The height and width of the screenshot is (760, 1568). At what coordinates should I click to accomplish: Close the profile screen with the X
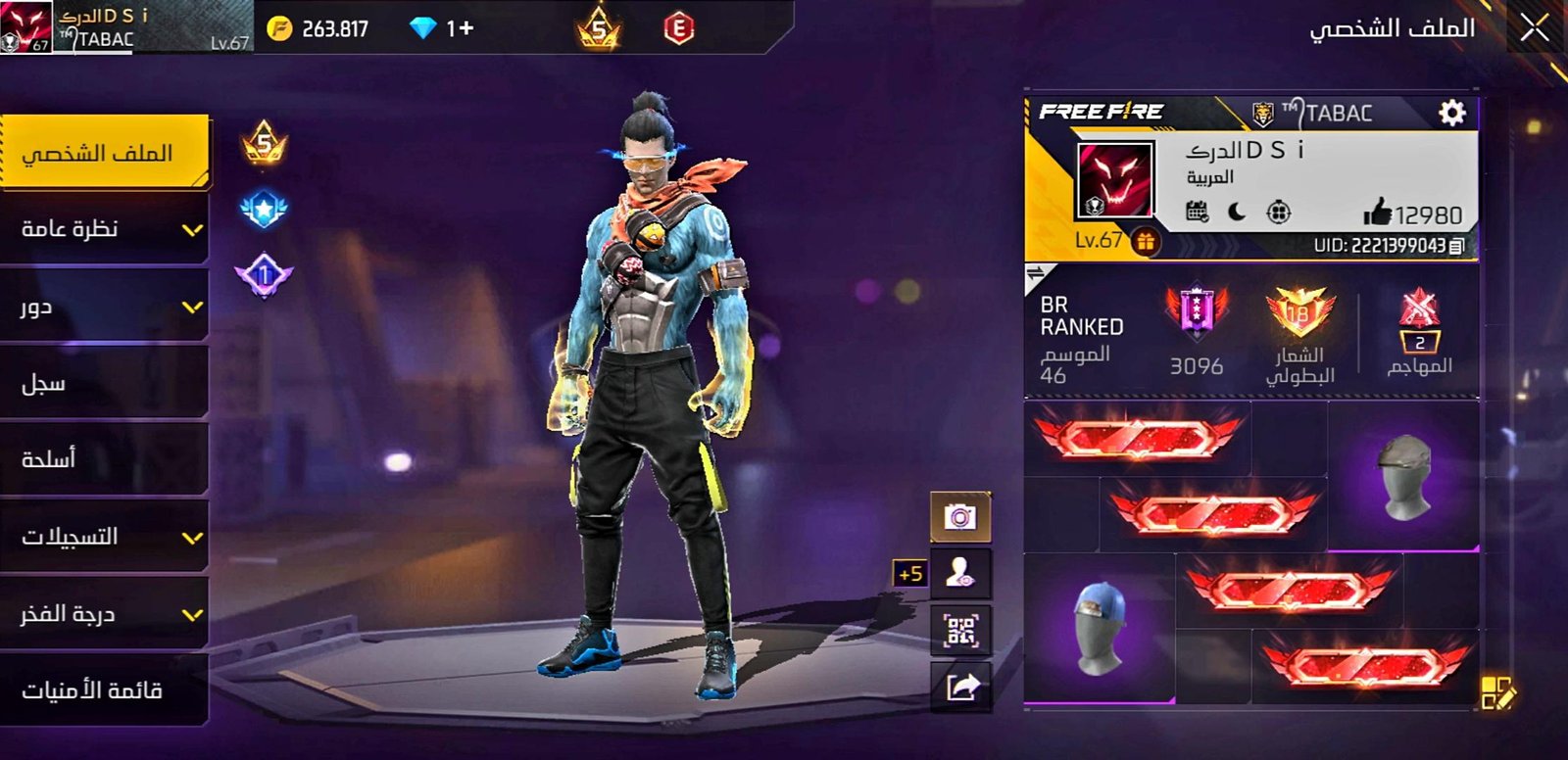(x=1534, y=28)
